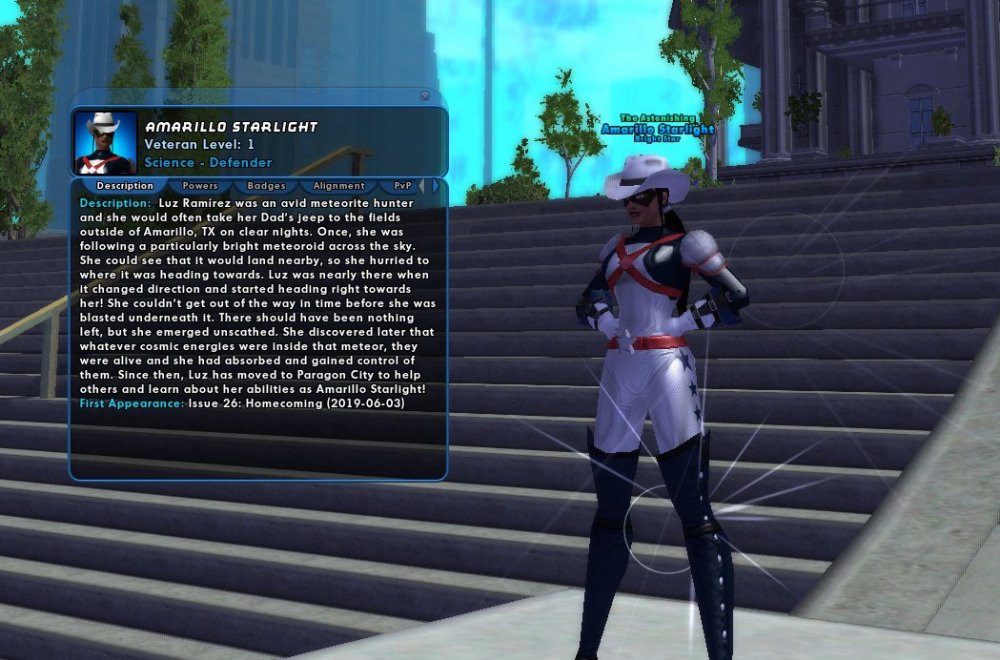Screen dimensions: 1000x660
Task: Show the Badges tab
Action: coord(266,186)
